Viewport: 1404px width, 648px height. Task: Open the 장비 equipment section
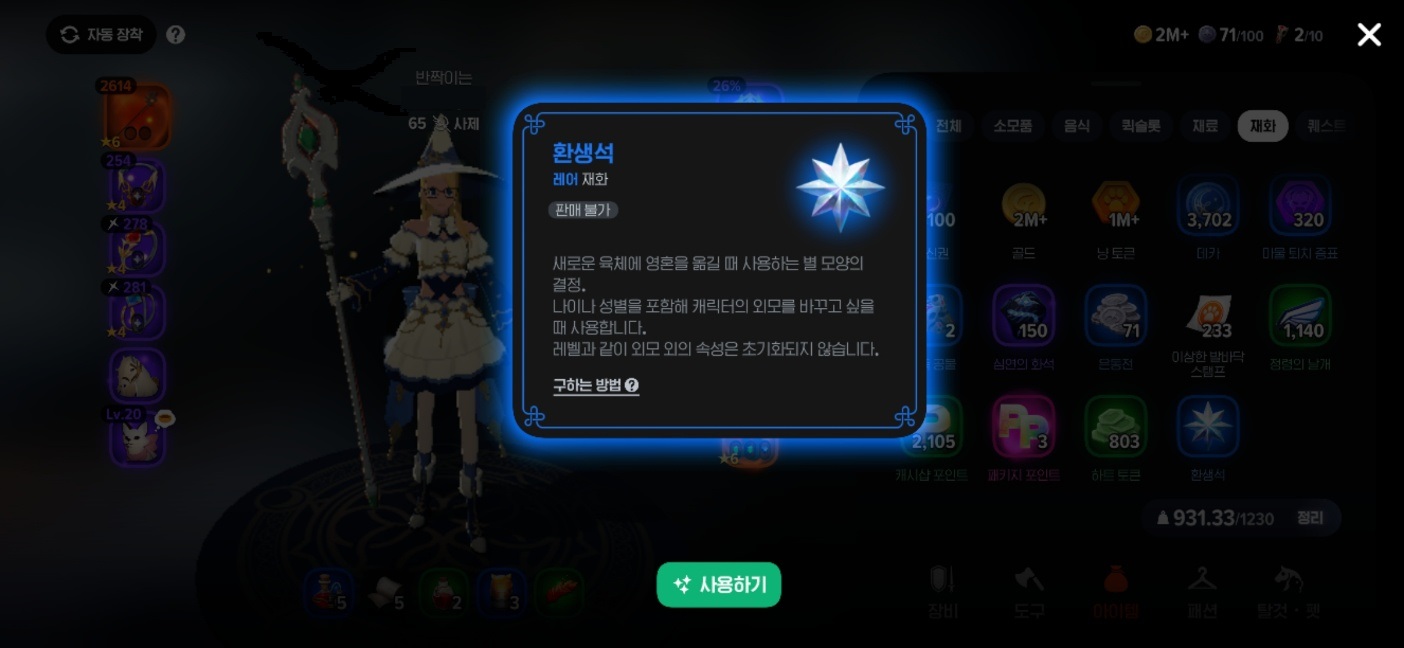pos(943,590)
